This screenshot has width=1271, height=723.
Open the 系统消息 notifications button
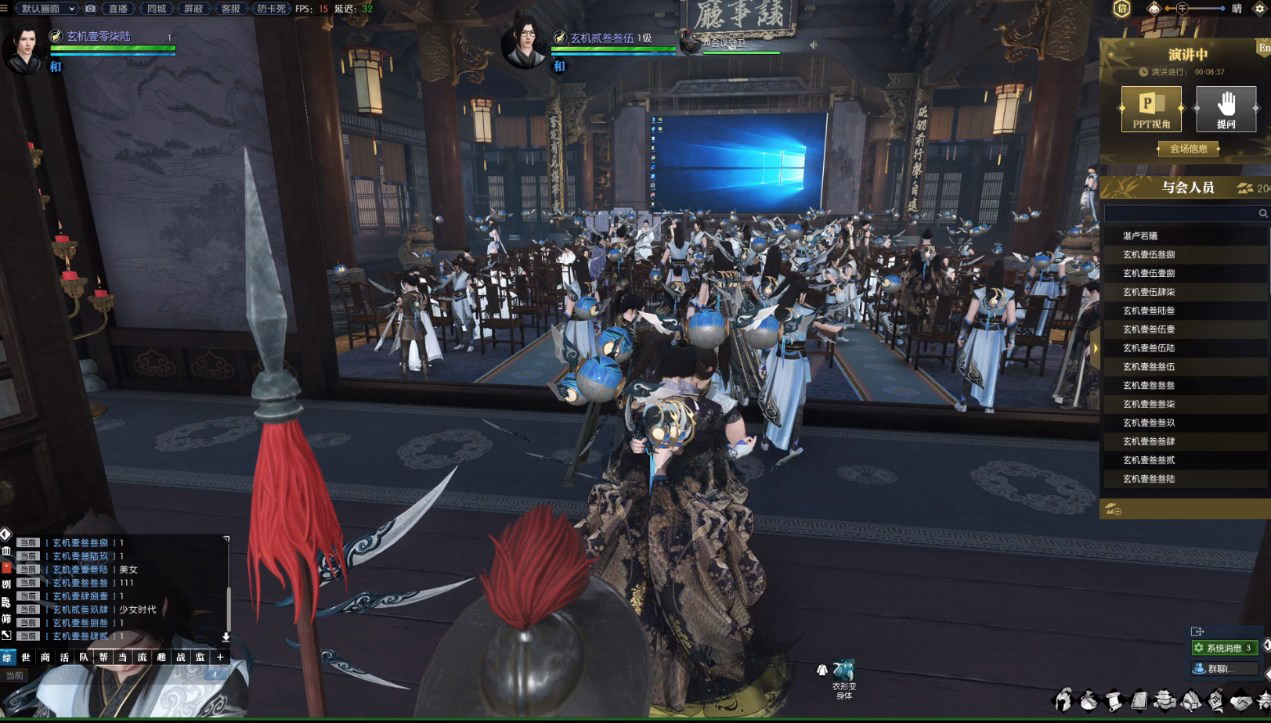[x=1223, y=648]
